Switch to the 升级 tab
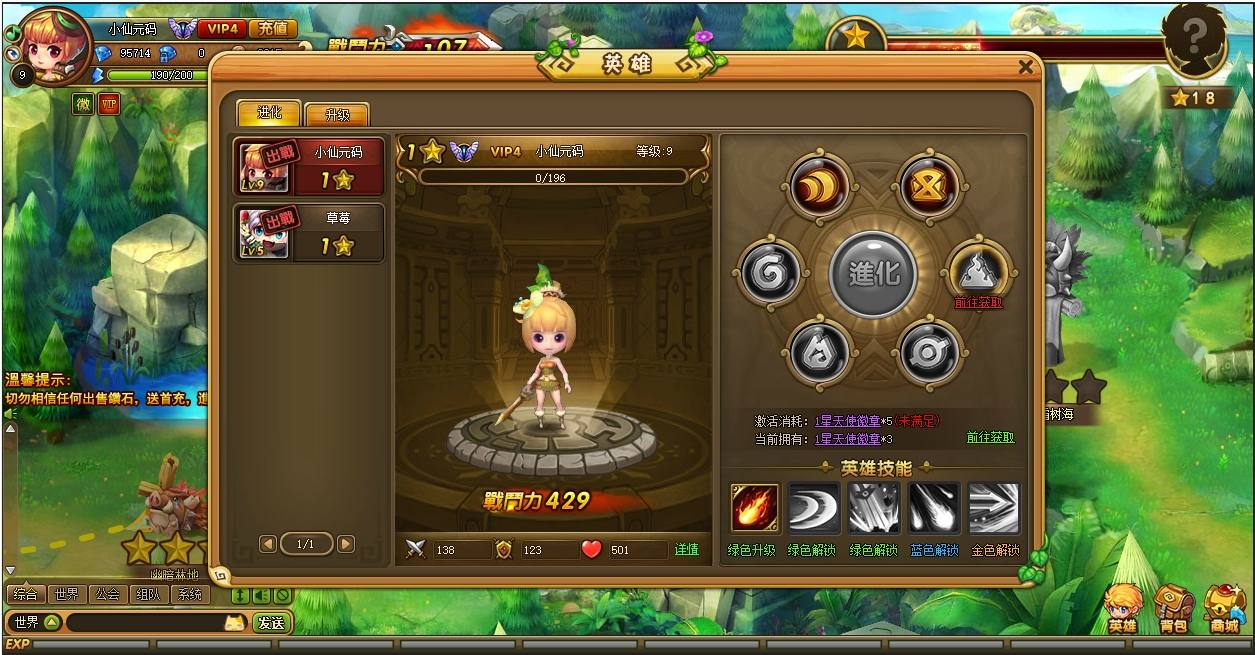 pos(337,114)
